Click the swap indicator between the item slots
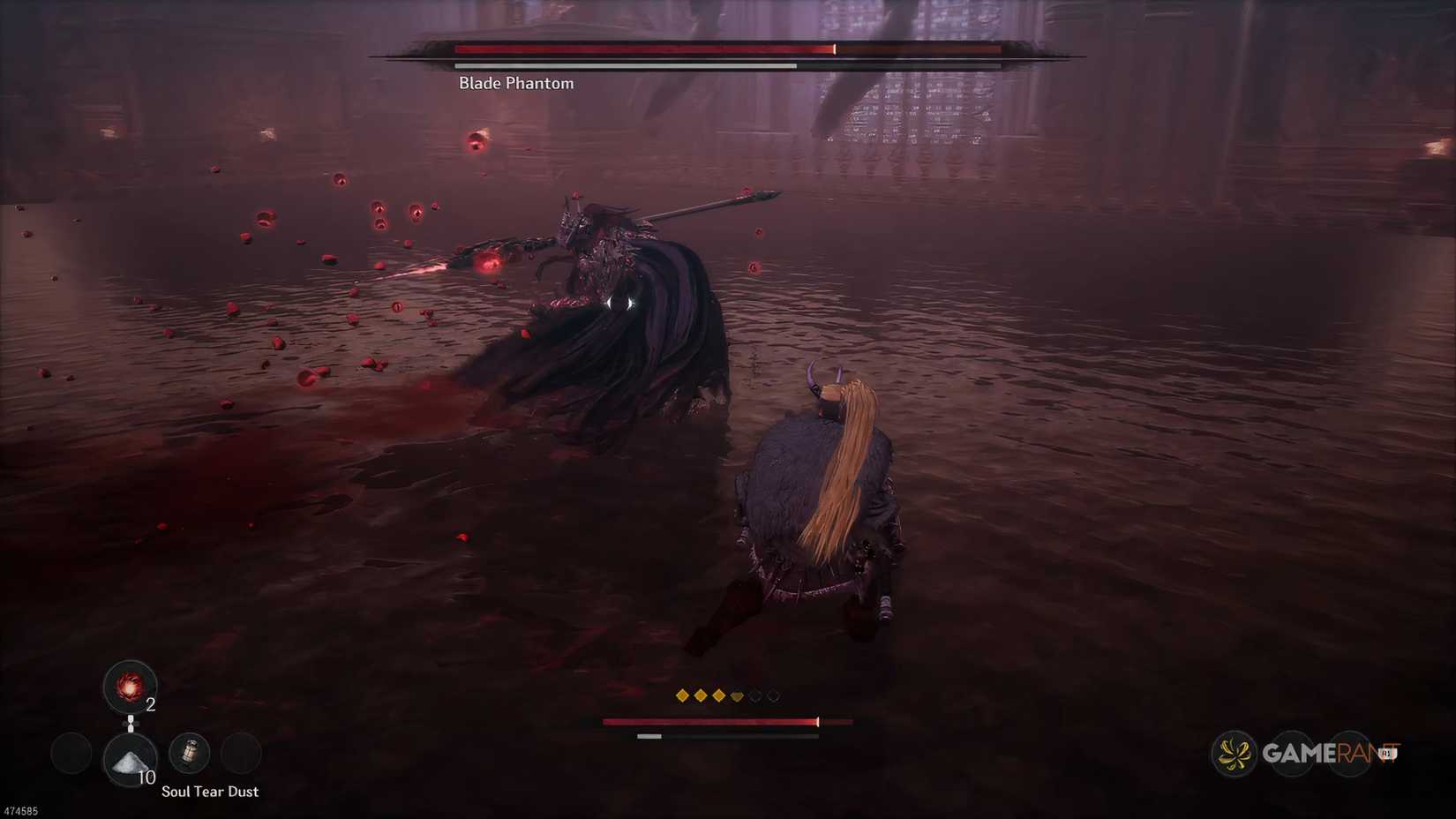The height and width of the screenshot is (819, 1456). 130,724
